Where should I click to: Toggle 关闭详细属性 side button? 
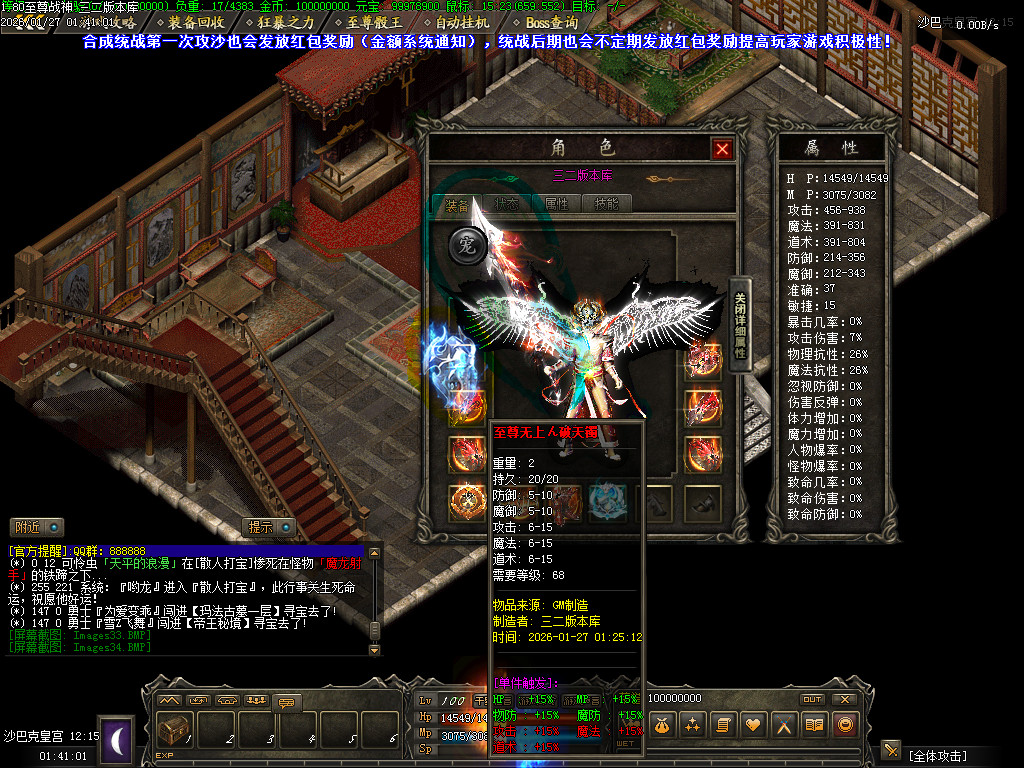pos(740,326)
